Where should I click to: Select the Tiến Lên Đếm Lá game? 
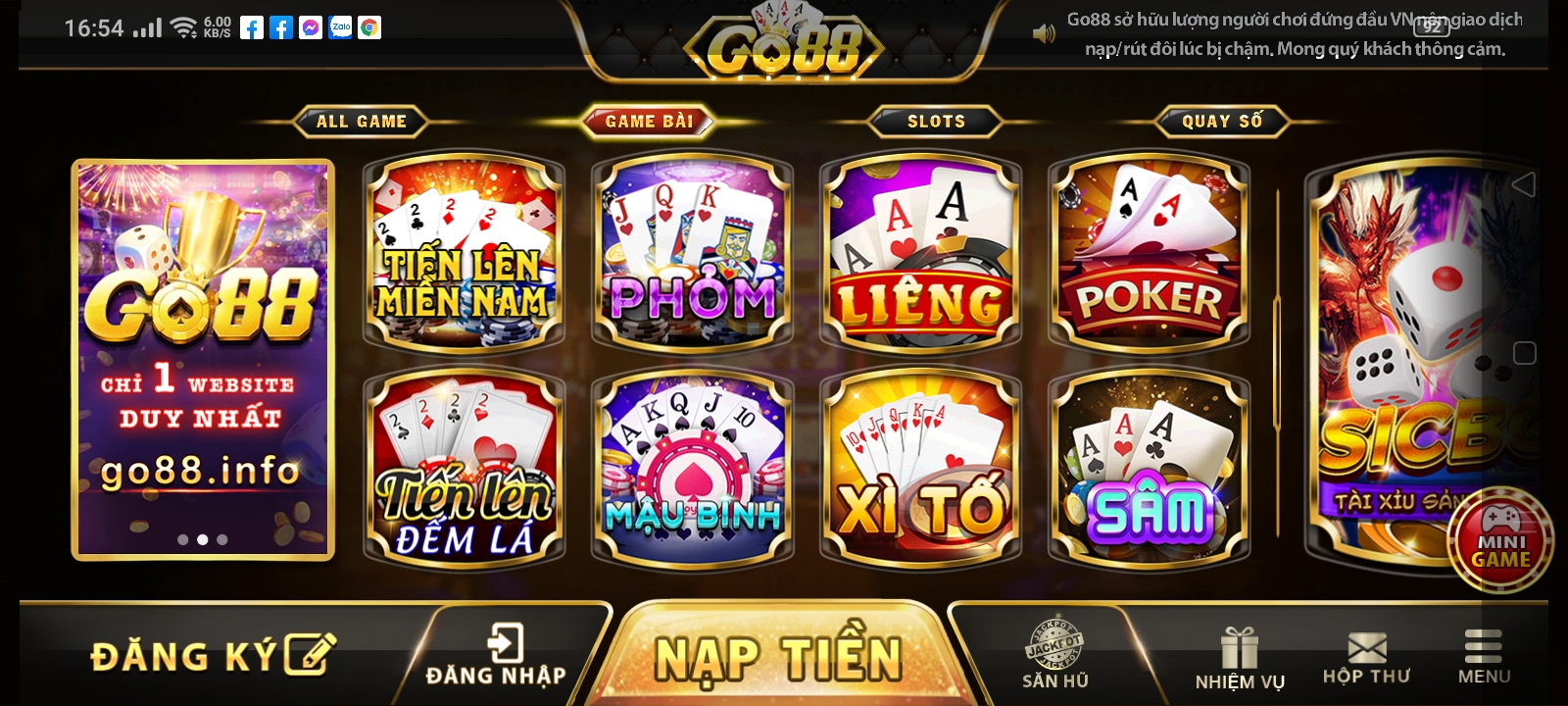coord(464,471)
